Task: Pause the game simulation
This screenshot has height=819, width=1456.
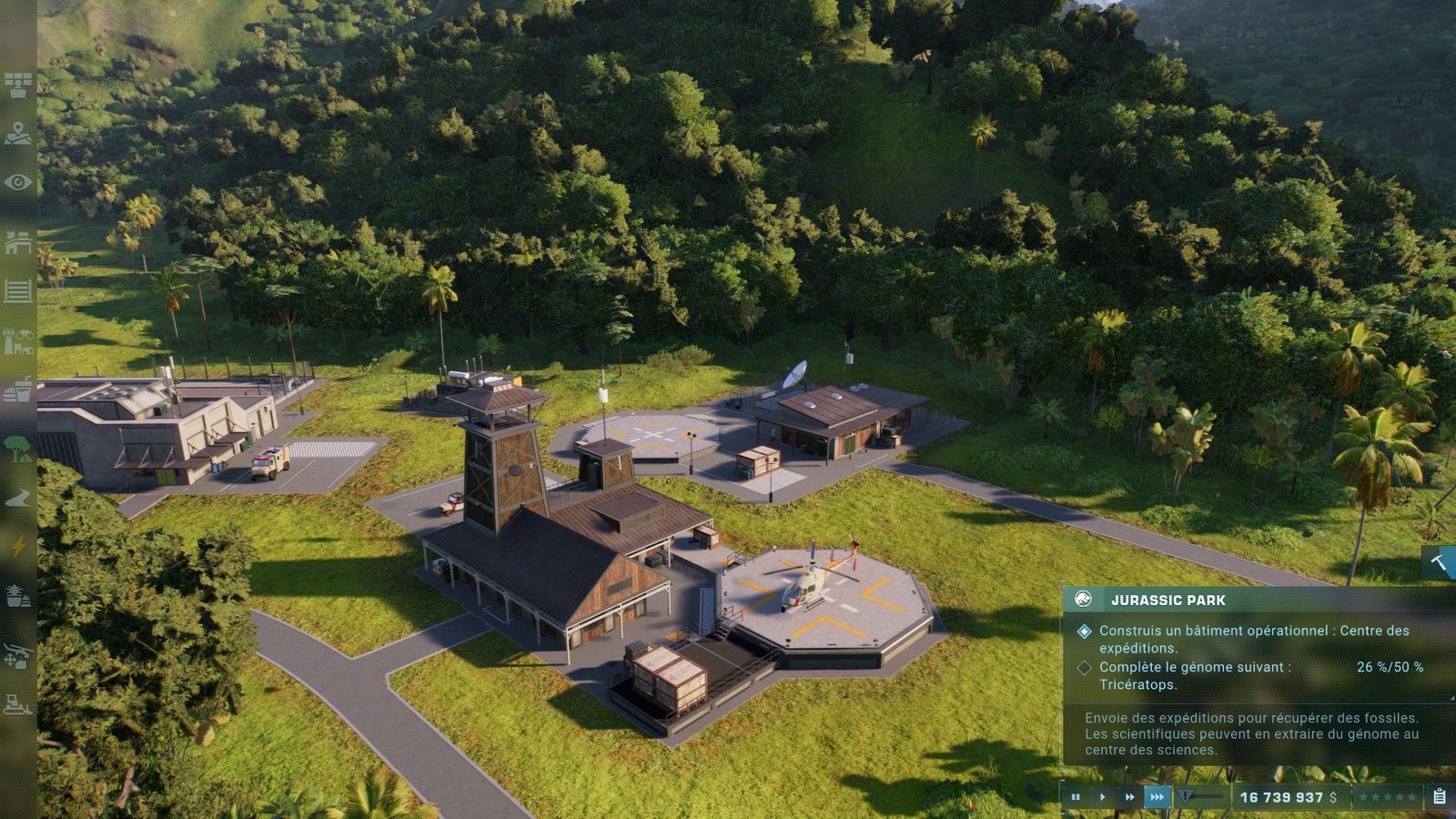Action: pos(1076,797)
